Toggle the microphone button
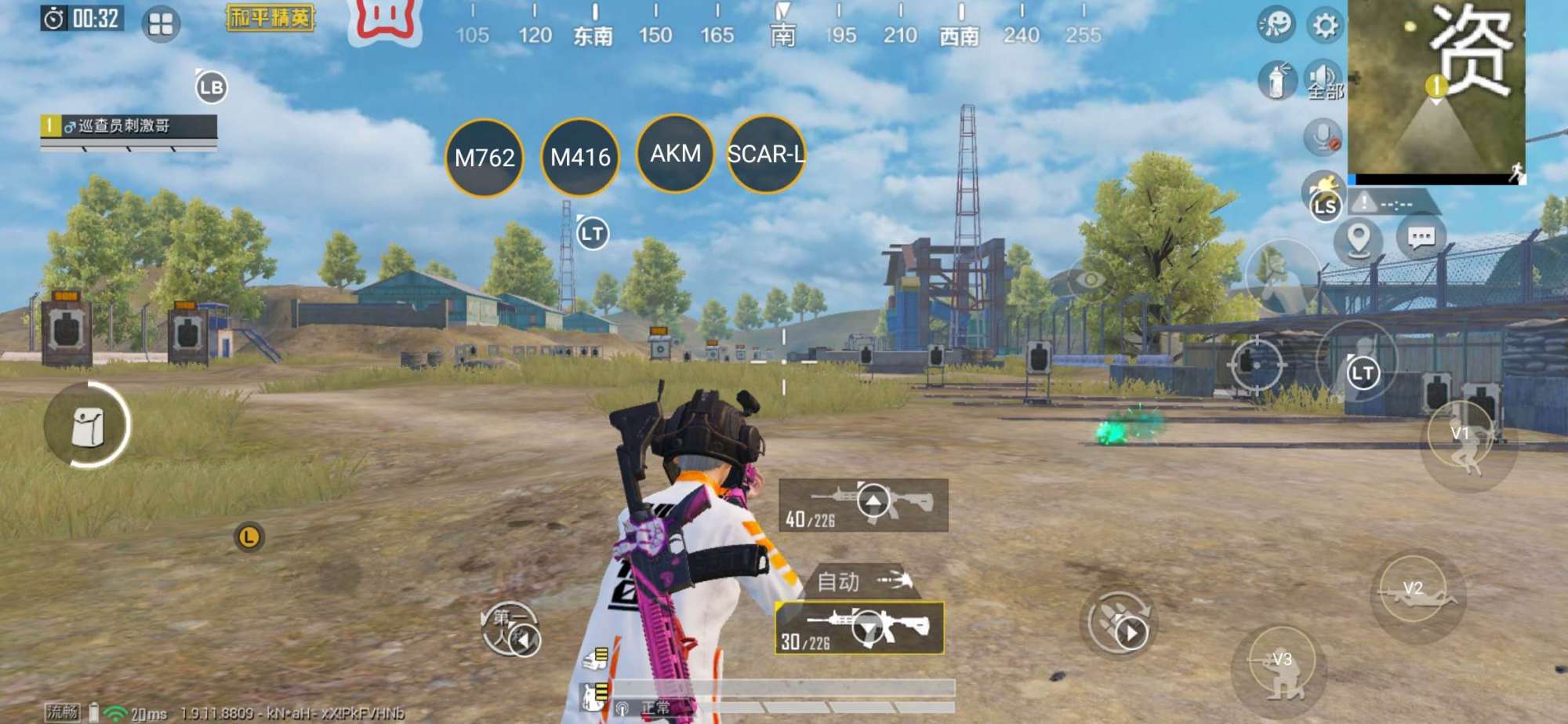Image resolution: width=1568 pixels, height=724 pixels. pyautogui.click(x=1323, y=136)
